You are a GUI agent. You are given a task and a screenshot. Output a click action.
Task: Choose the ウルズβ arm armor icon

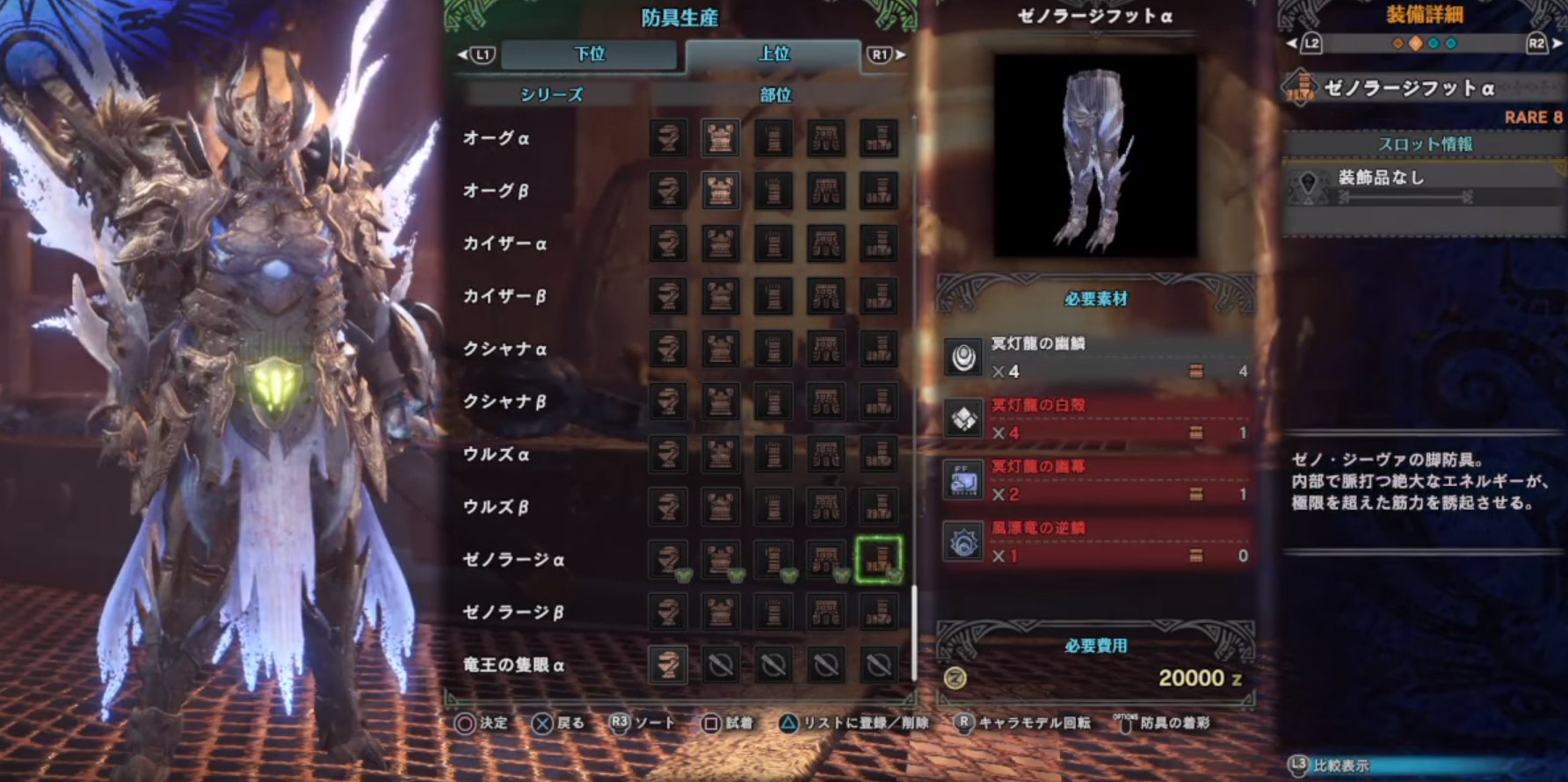[773, 507]
